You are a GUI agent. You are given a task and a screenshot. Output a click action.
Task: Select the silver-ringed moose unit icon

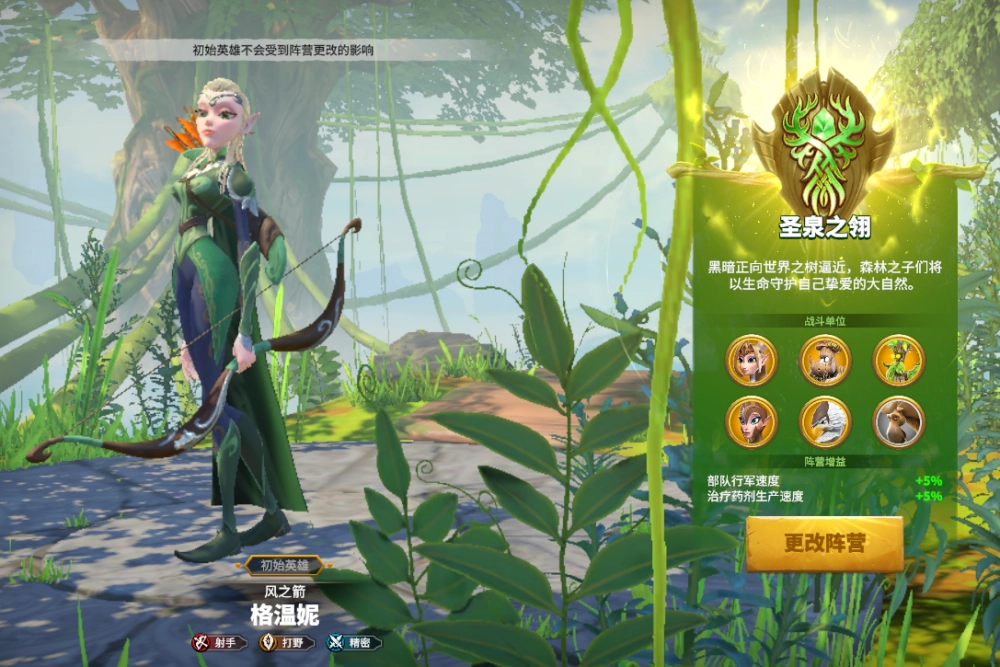(898, 422)
